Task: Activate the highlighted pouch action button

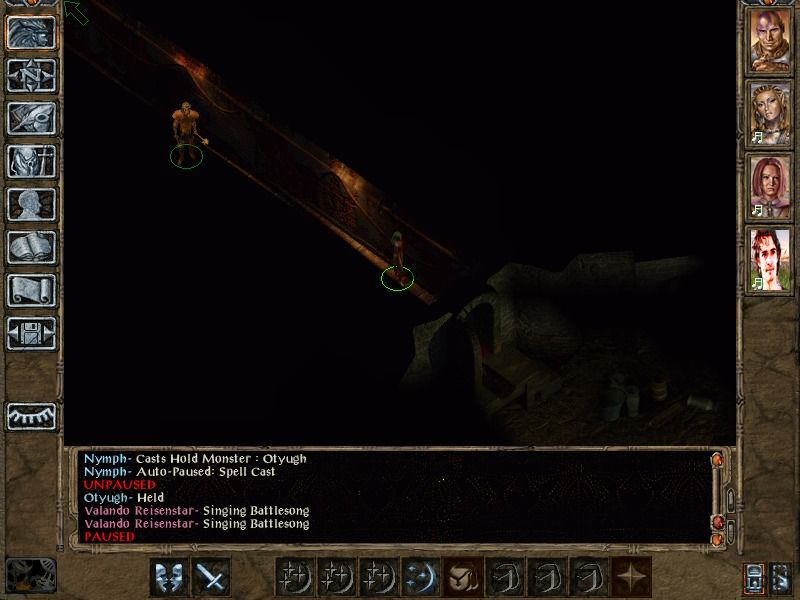Action: [463, 577]
